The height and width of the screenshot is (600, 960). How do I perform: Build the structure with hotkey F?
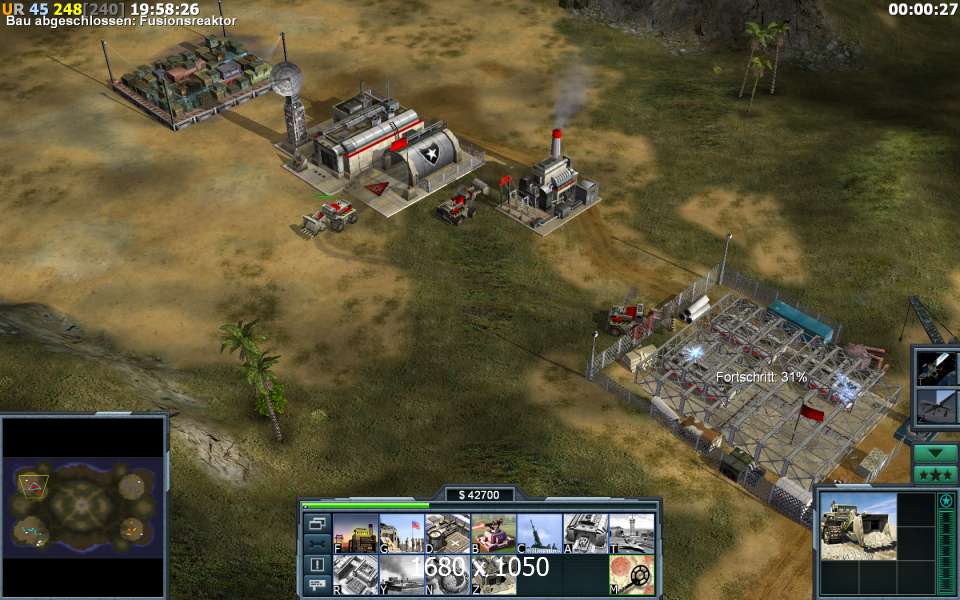[x=355, y=533]
